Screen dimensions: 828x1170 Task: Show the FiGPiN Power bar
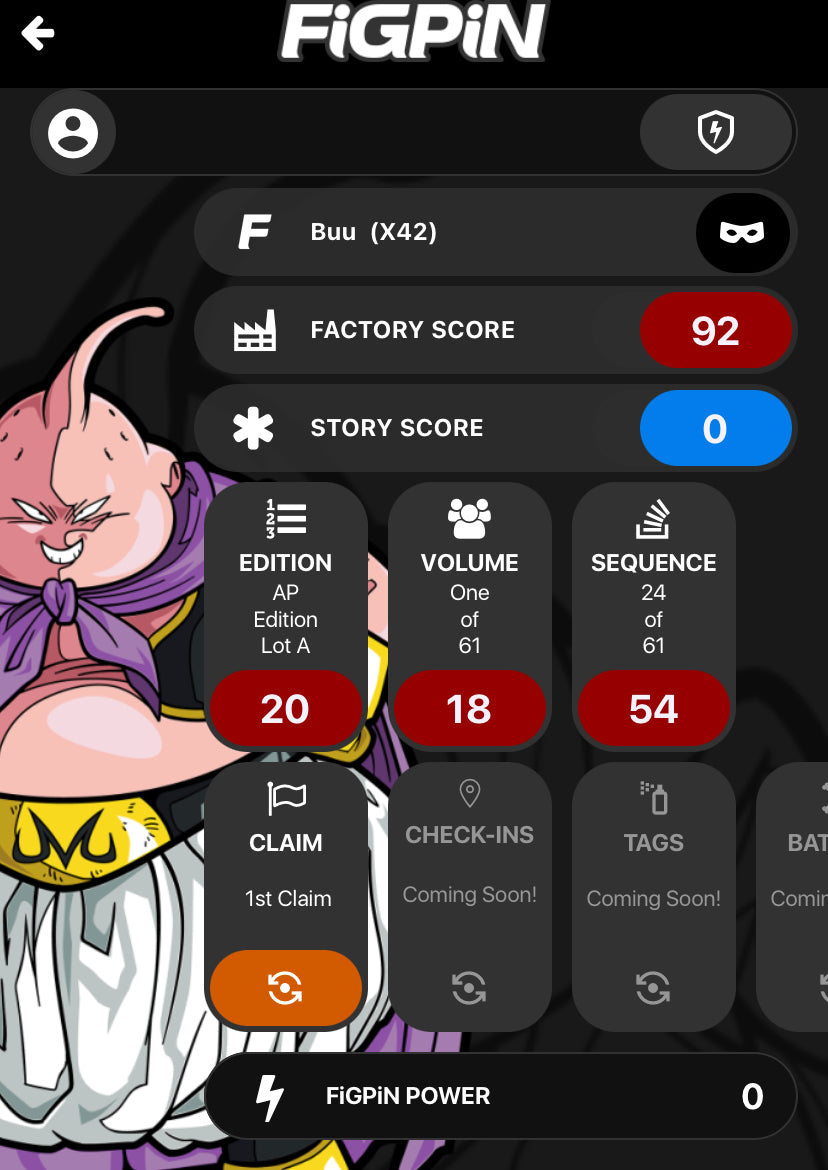point(500,1096)
